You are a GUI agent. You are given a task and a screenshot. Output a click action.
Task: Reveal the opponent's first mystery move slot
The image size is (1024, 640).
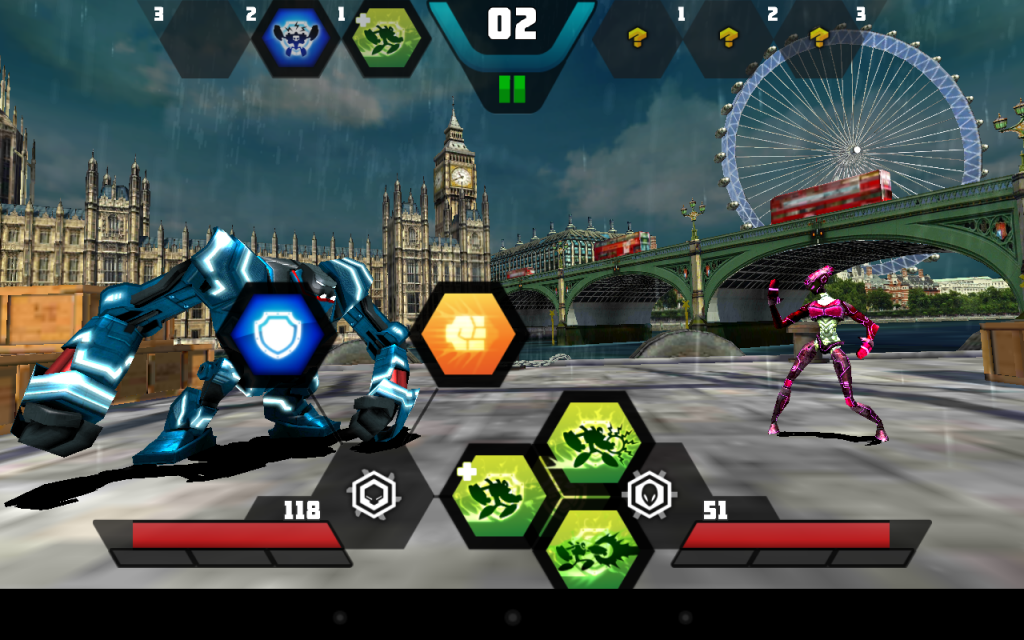coord(638,38)
